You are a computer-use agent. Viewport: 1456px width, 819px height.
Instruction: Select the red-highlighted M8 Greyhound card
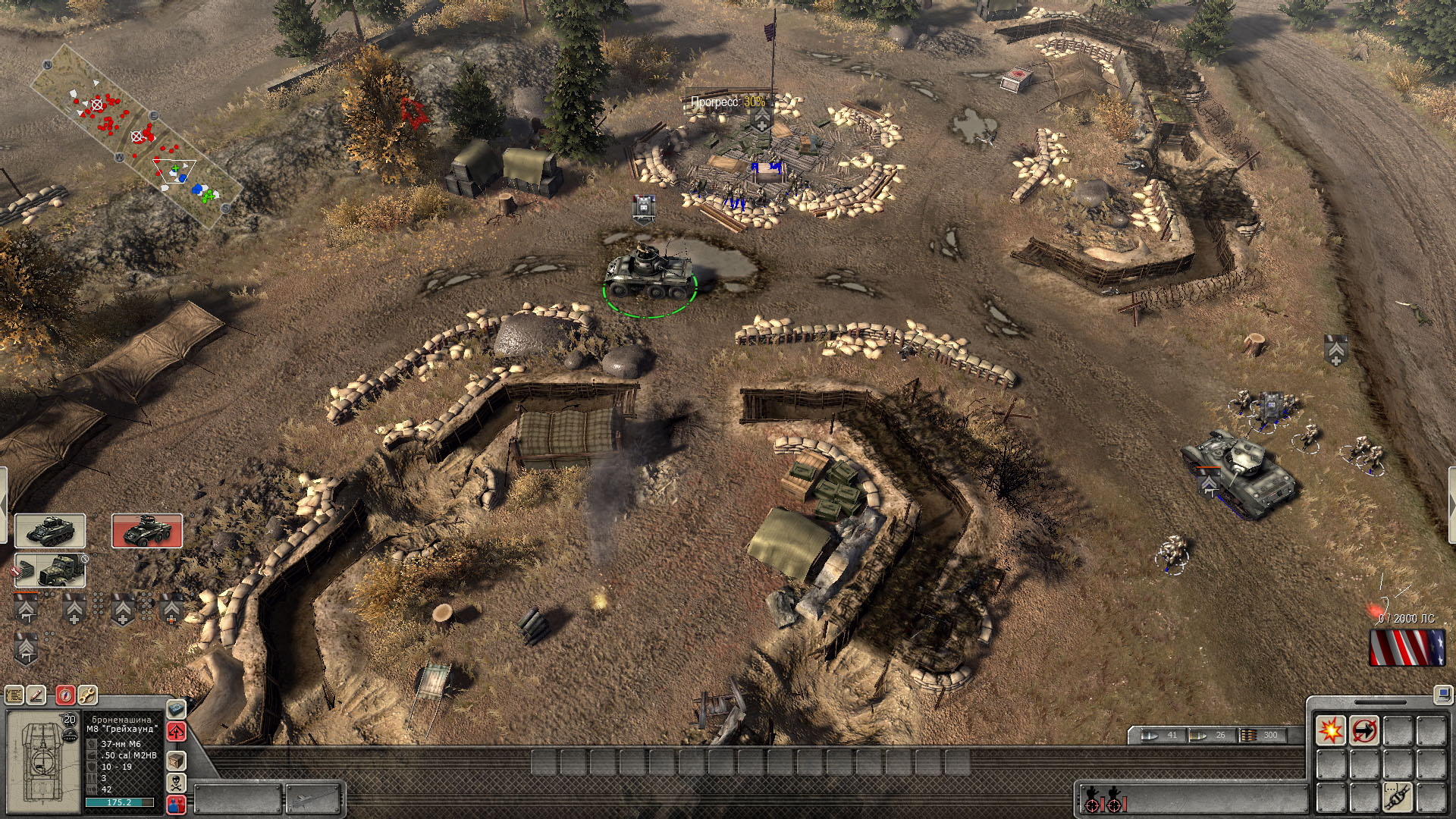pos(147,531)
